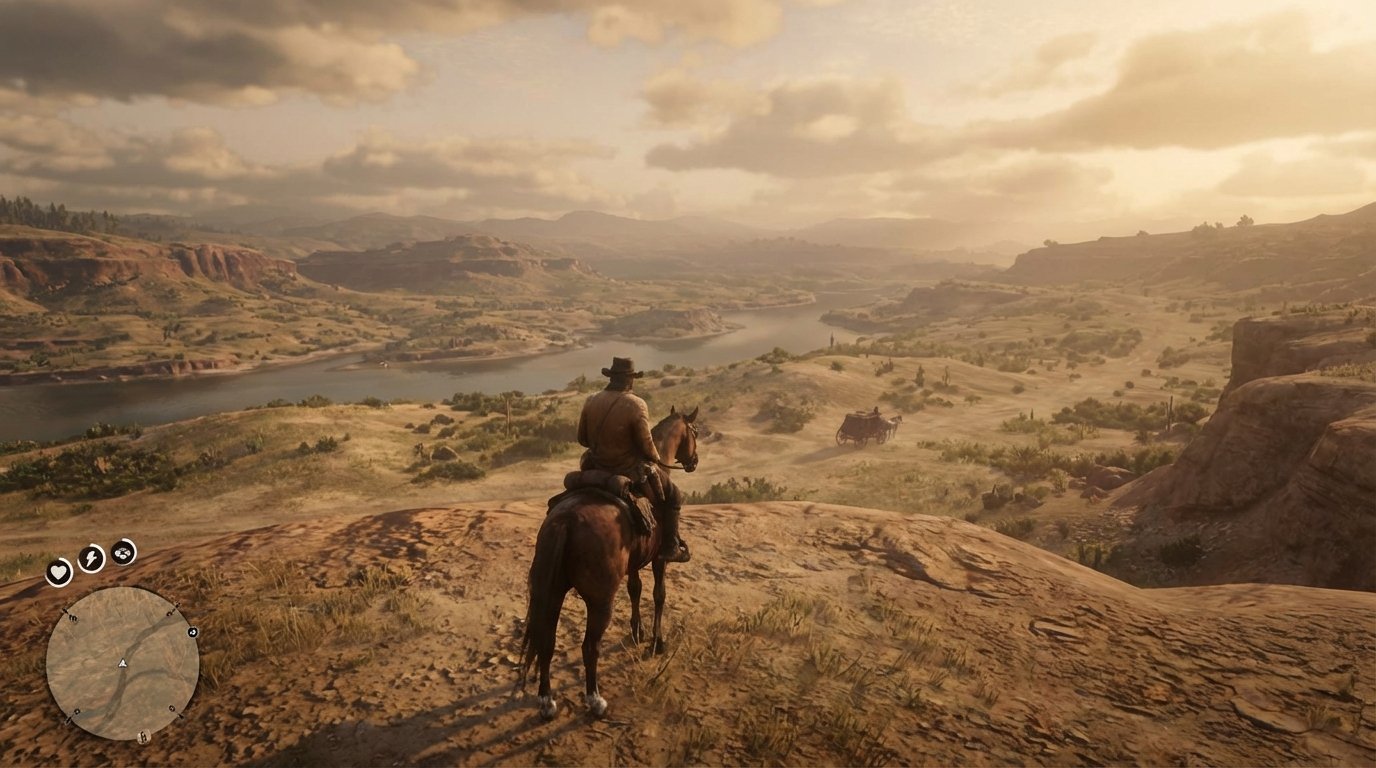
Task: Click the stamina lightning bolt core icon
Action: tap(92, 556)
